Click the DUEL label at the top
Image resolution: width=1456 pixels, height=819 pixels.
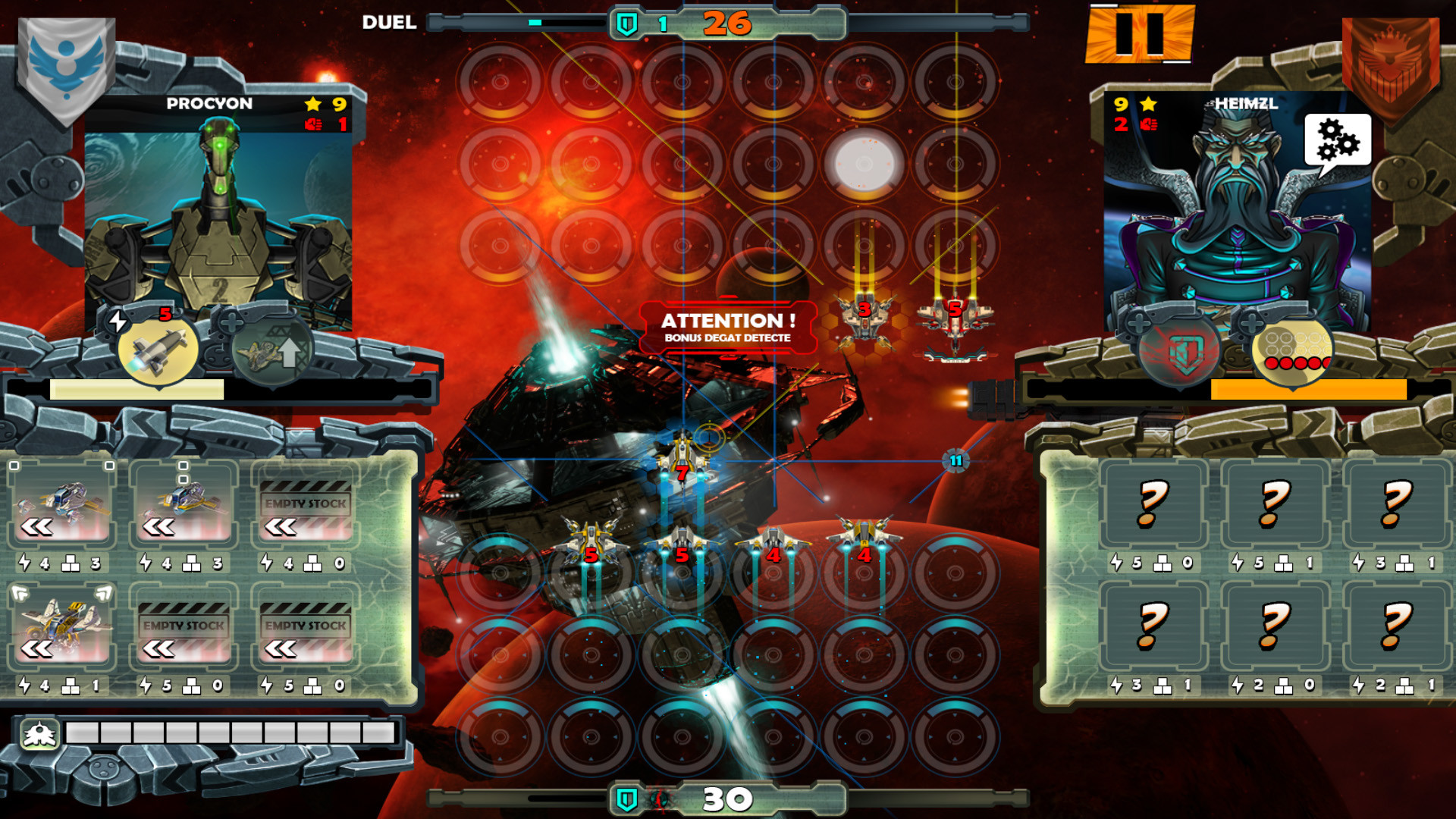388,23
